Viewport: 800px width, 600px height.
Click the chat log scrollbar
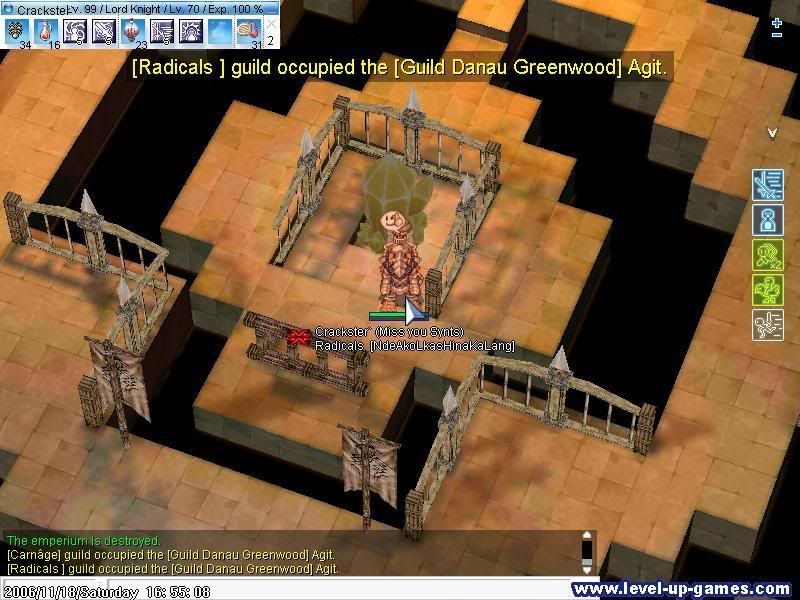click(587, 552)
